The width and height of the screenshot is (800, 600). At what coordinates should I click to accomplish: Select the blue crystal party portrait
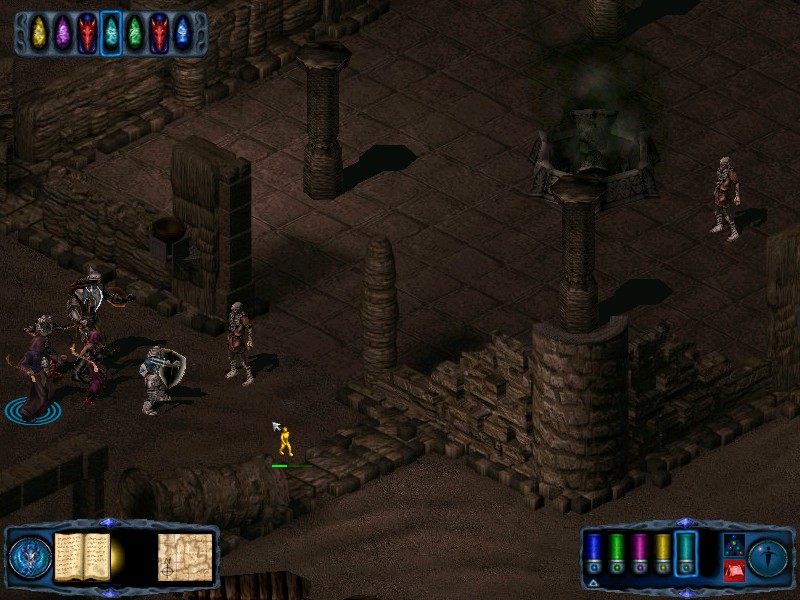click(182, 33)
